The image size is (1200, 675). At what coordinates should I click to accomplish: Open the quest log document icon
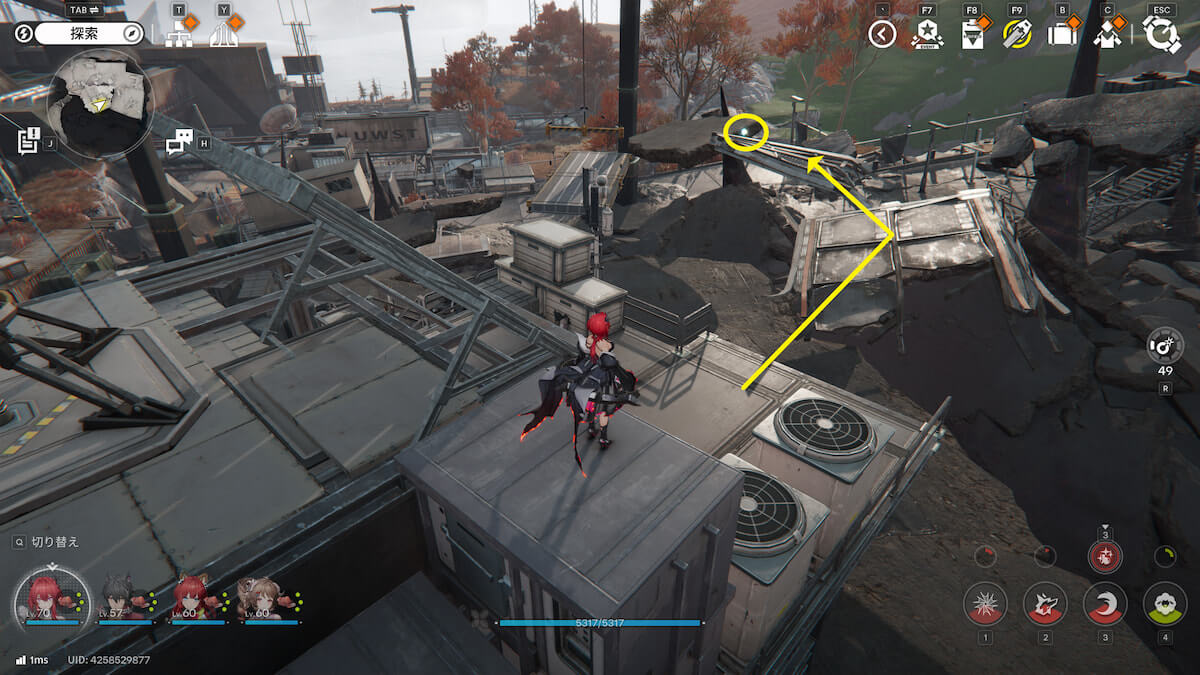tap(29, 141)
